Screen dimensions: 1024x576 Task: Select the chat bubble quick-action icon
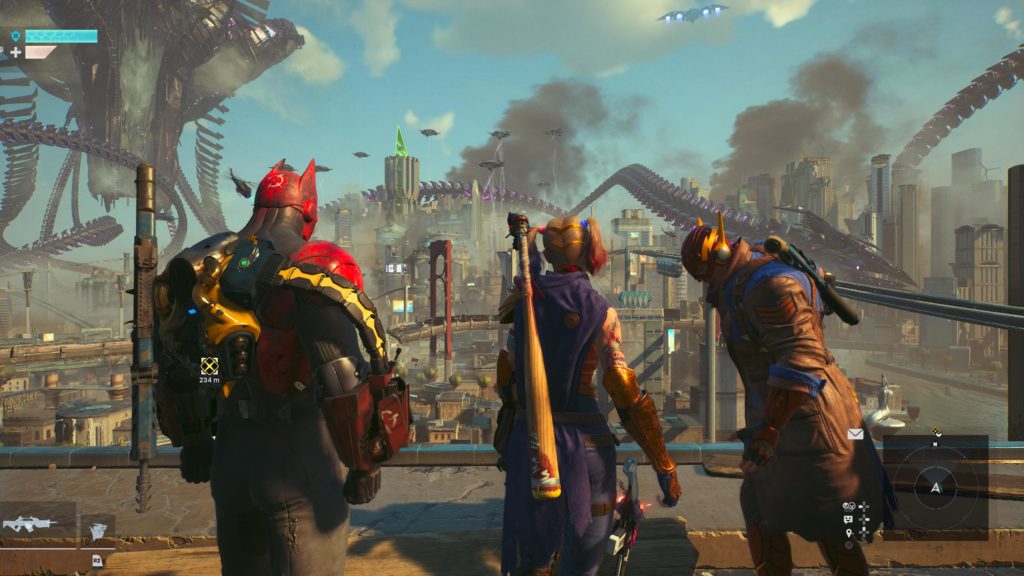coord(848,519)
